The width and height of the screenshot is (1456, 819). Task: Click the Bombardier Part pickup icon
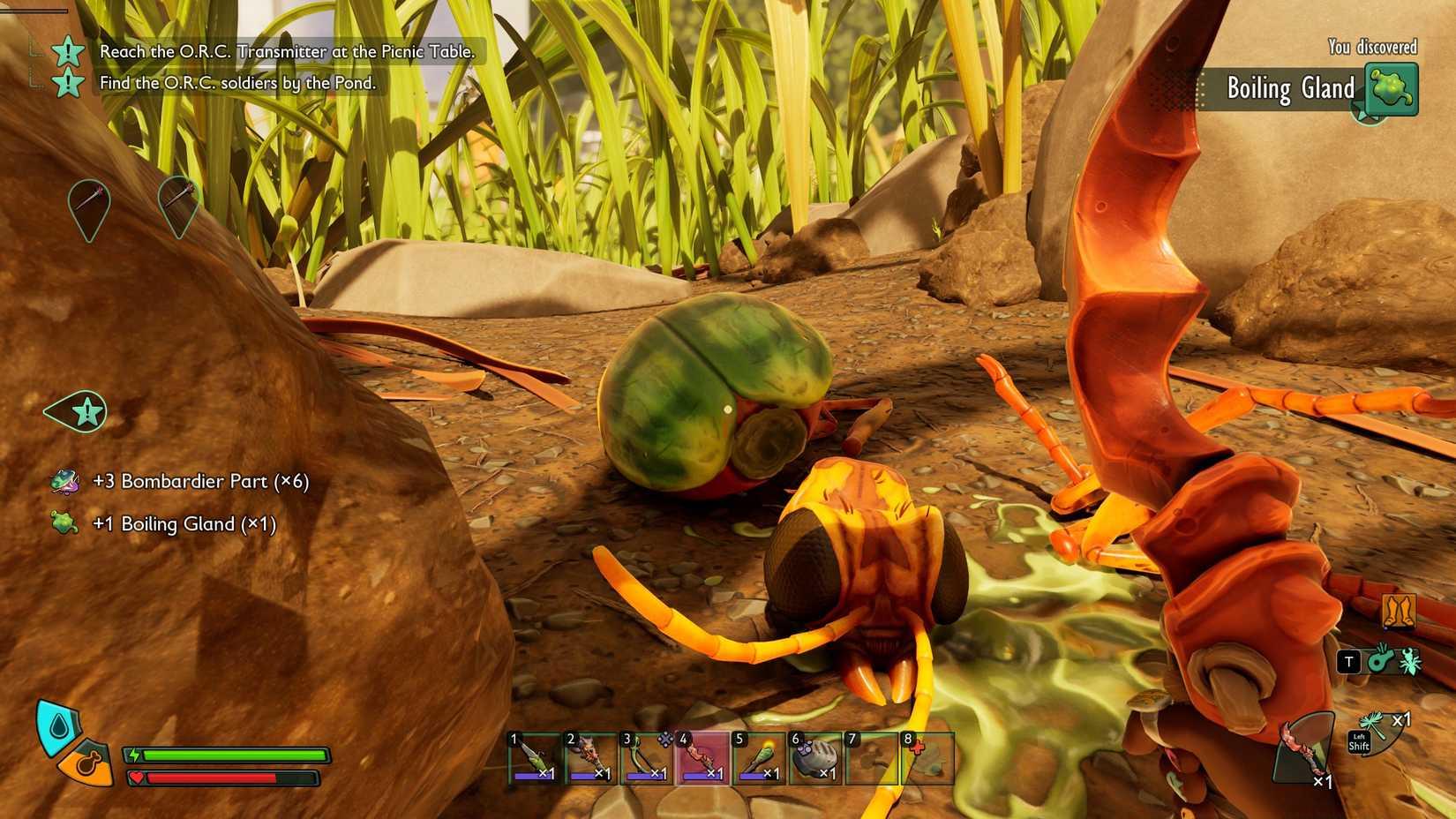64,483
